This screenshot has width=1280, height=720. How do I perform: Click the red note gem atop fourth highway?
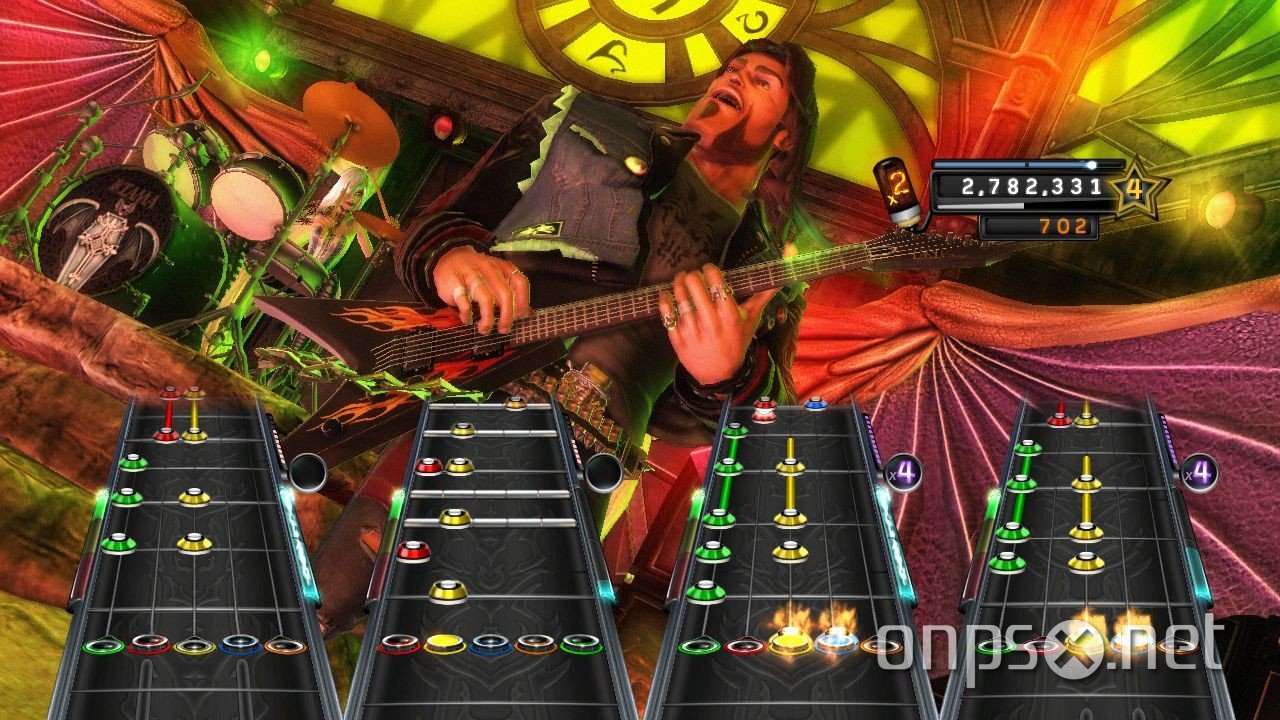[x=1060, y=418]
